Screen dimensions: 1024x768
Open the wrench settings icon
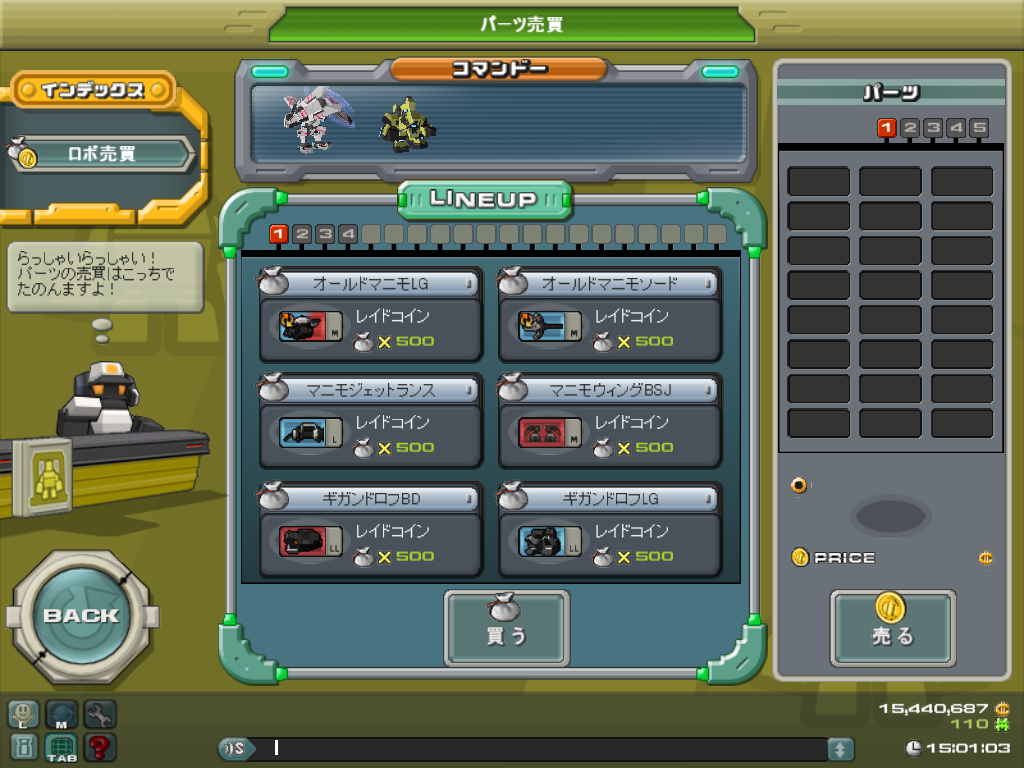100,714
